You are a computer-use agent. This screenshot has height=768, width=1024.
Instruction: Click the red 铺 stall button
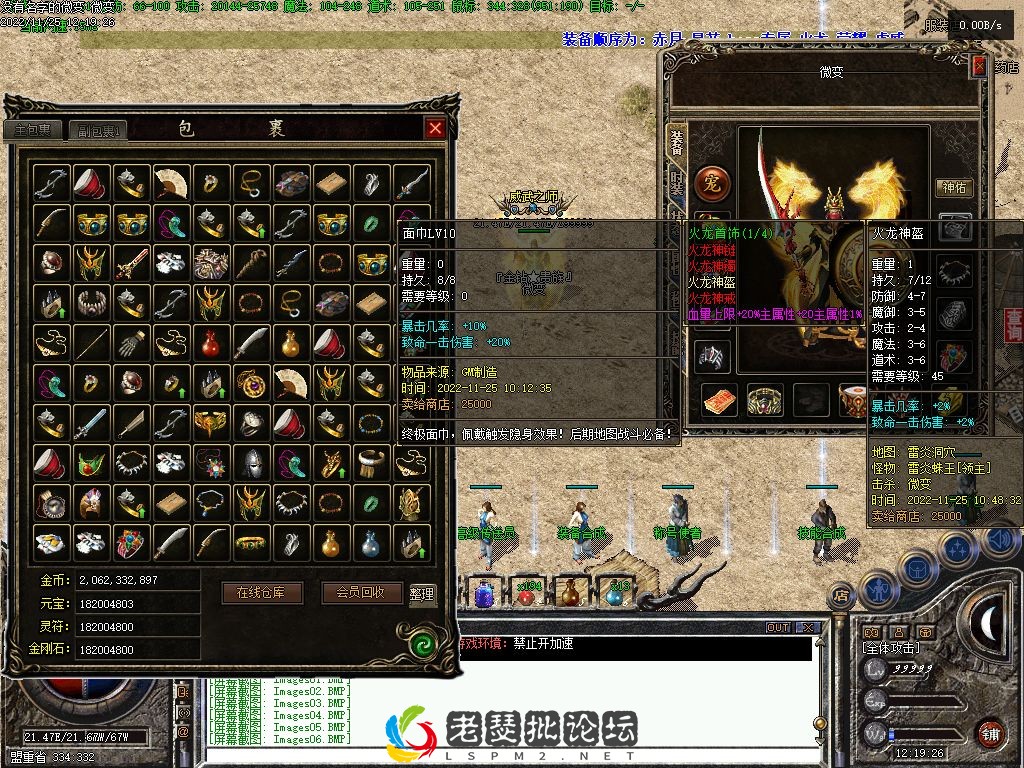(x=991, y=732)
